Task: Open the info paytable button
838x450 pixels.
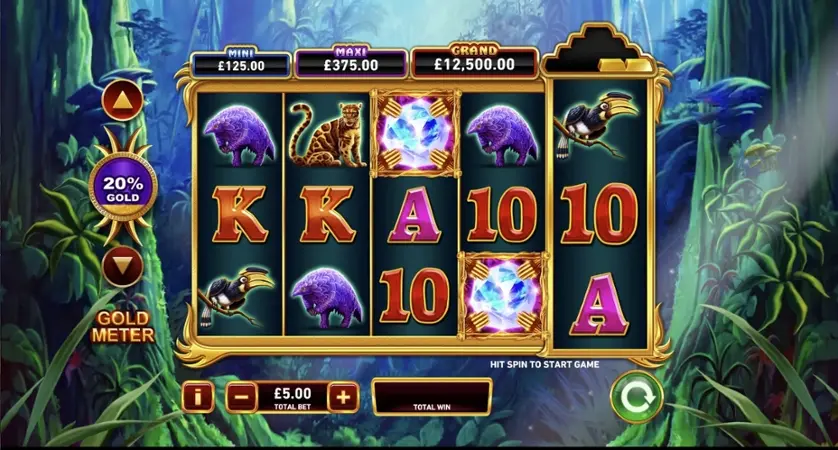Action: tap(198, 397)
